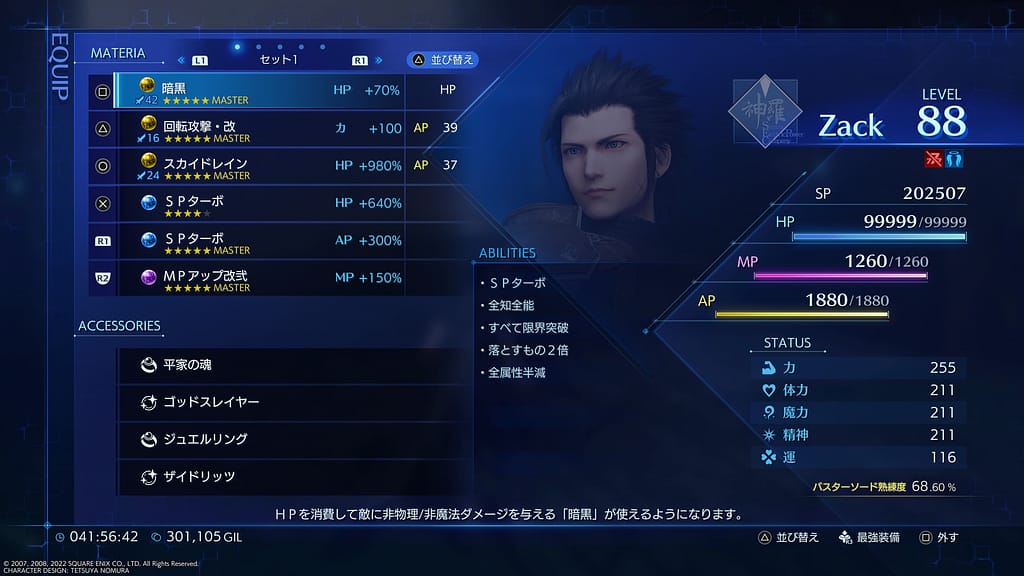Select the SPターボ materia with HP +640%
The image size is (1024, 576).
[258, 203]
